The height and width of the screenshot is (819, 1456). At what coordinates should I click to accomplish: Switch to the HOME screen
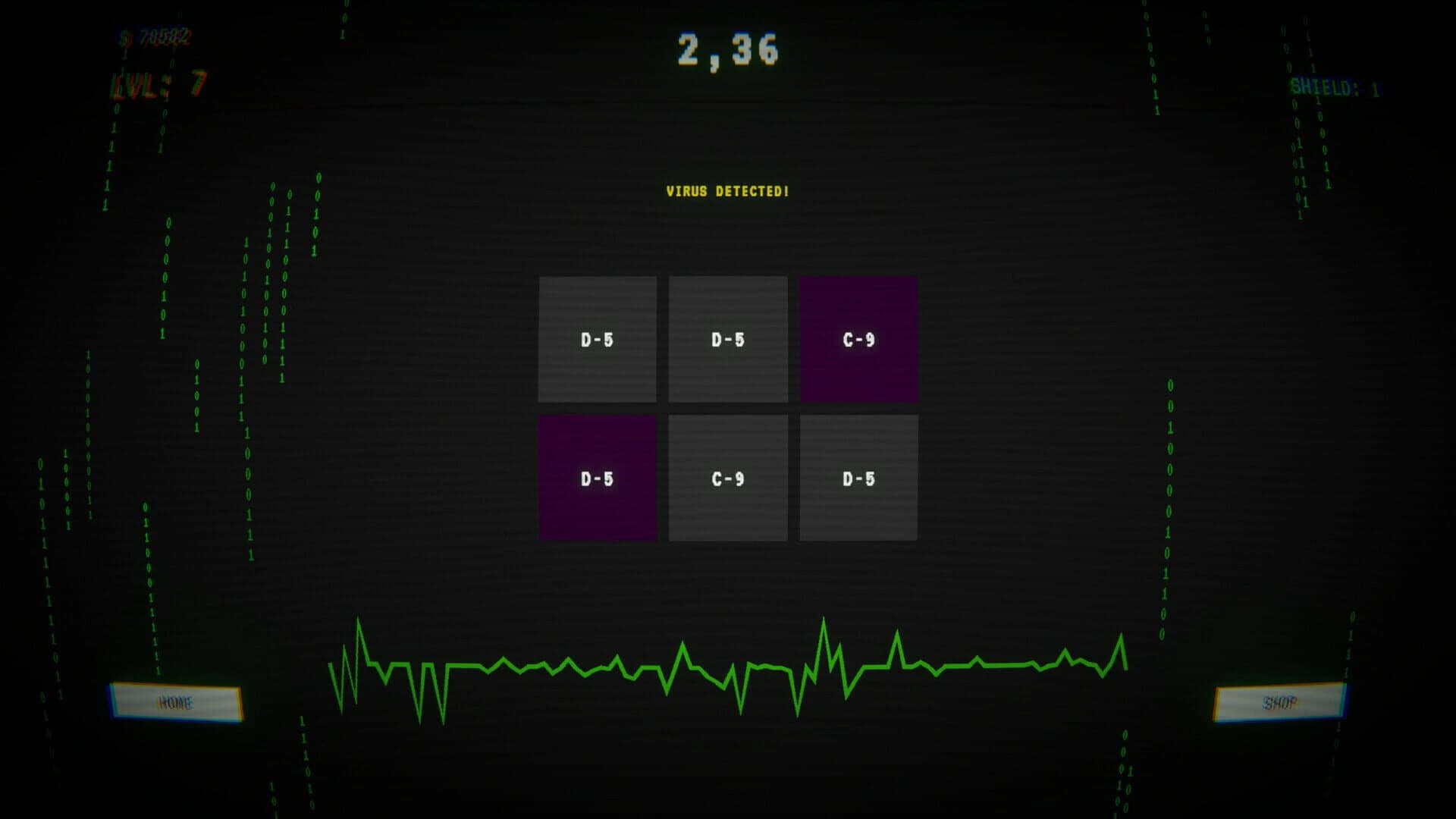coord(180,702)
